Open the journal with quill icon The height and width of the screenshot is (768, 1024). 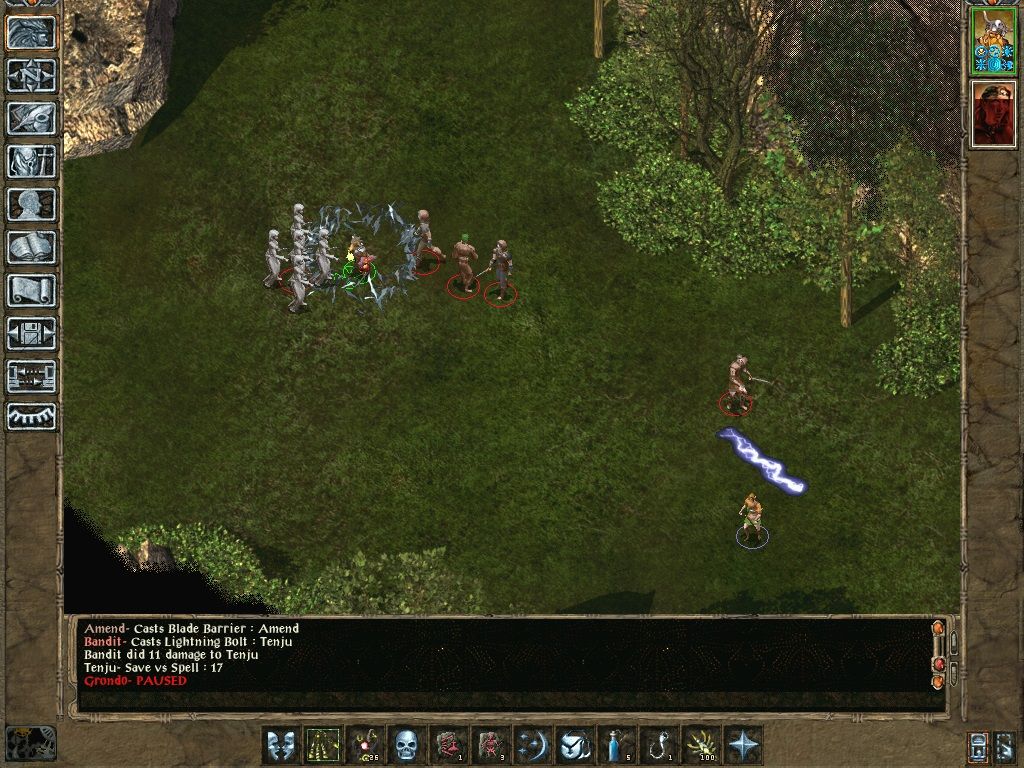tap(31, 118)
